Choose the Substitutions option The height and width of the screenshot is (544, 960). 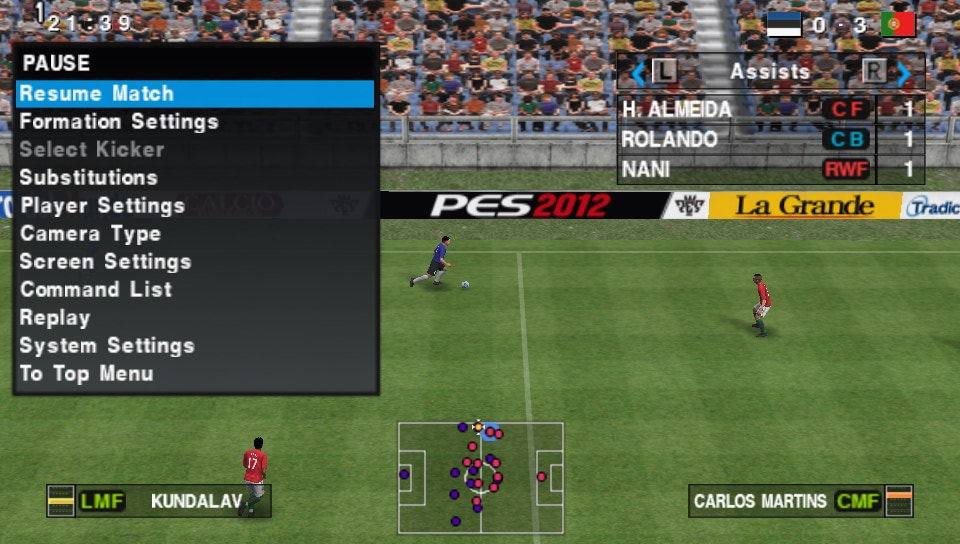pyautogui.click(x=89, y=178)
